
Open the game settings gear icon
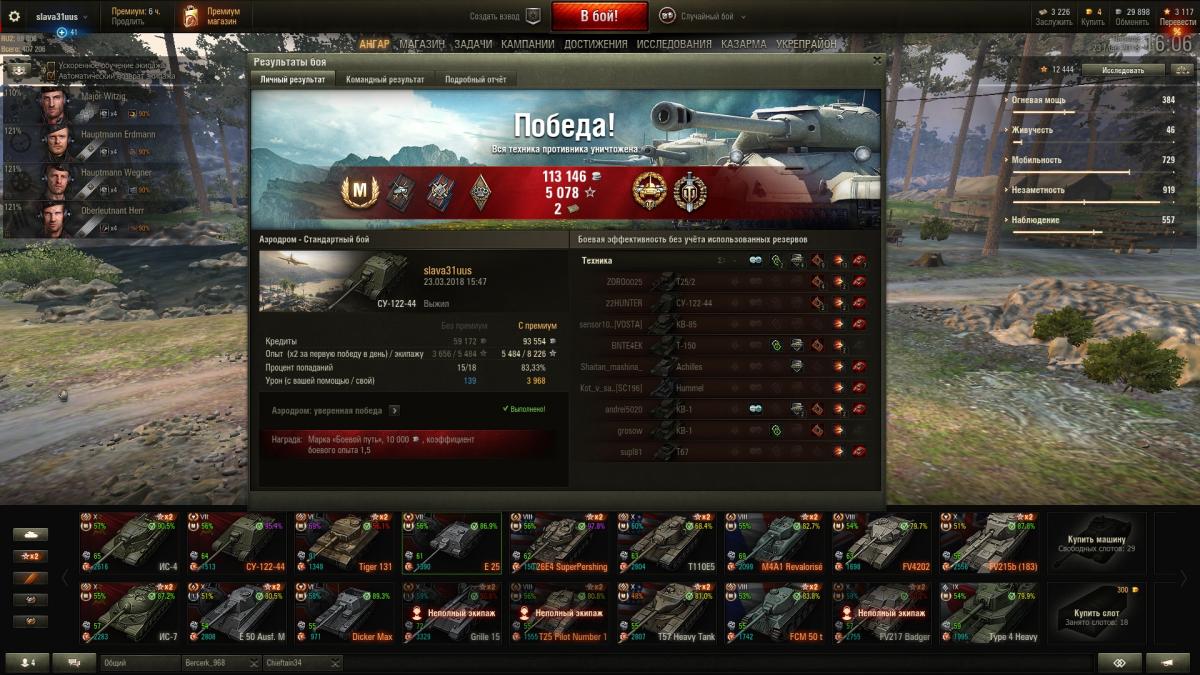[x=14, y=17]
